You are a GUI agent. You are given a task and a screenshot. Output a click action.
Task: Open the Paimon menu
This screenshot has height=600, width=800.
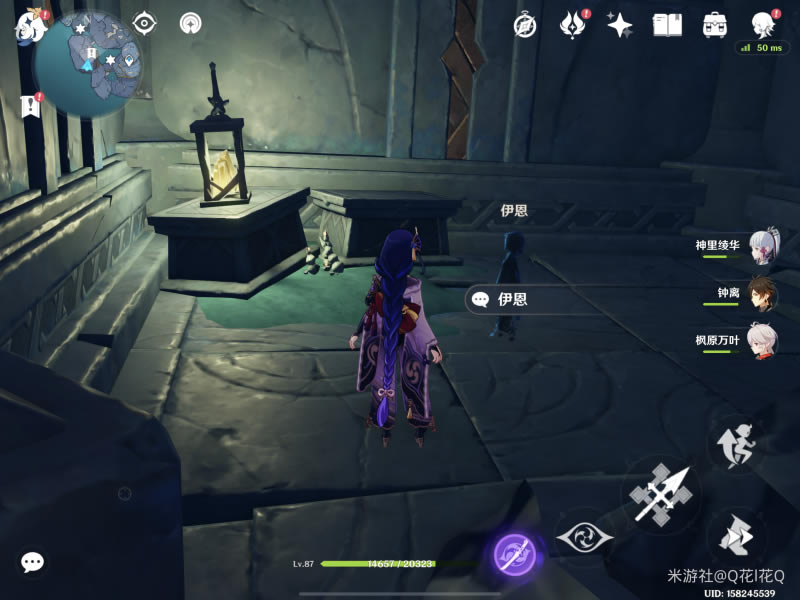point(30,27)
